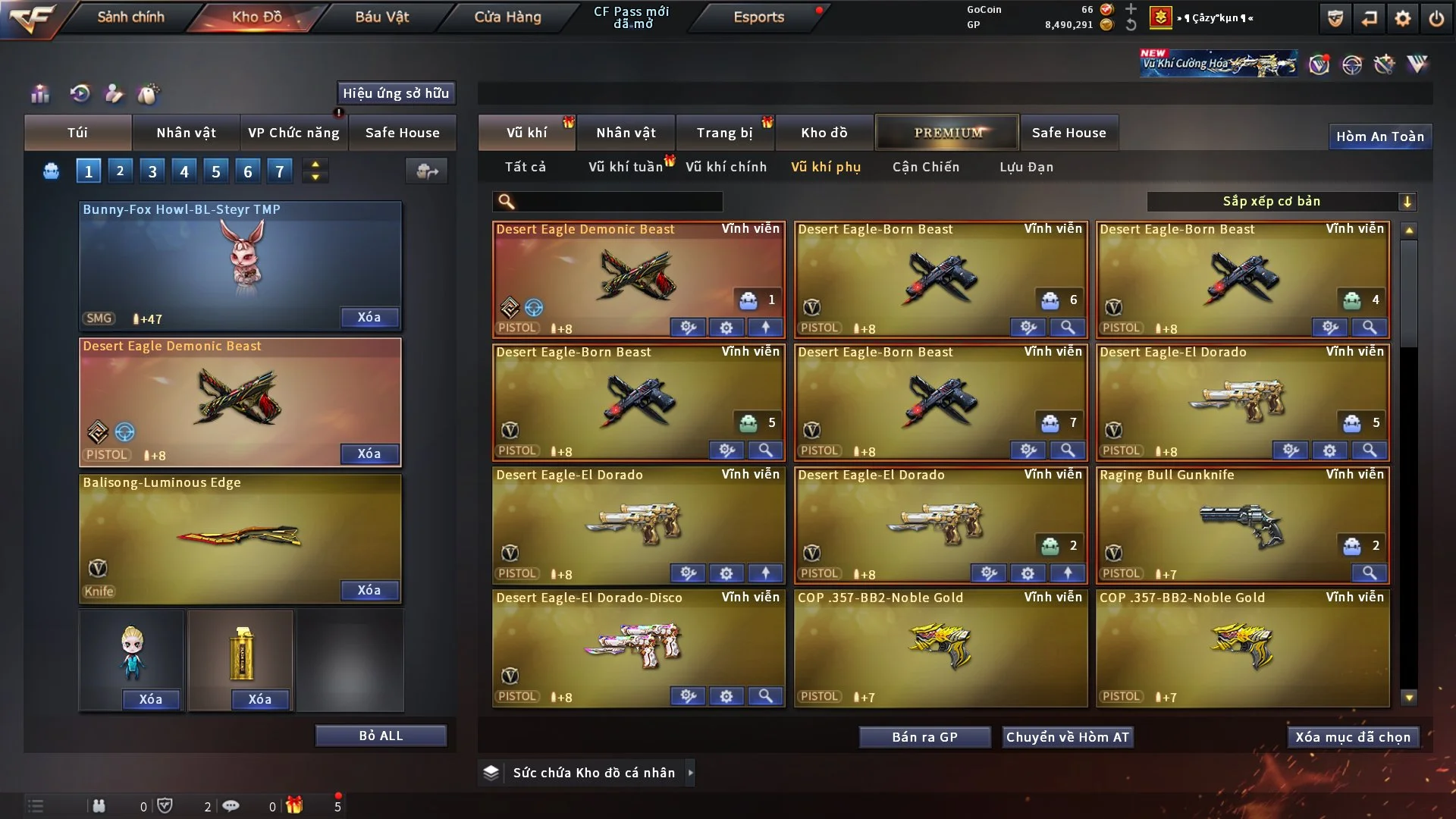
Task: Open the settings gear icon
Action: tap(1402, 18)
